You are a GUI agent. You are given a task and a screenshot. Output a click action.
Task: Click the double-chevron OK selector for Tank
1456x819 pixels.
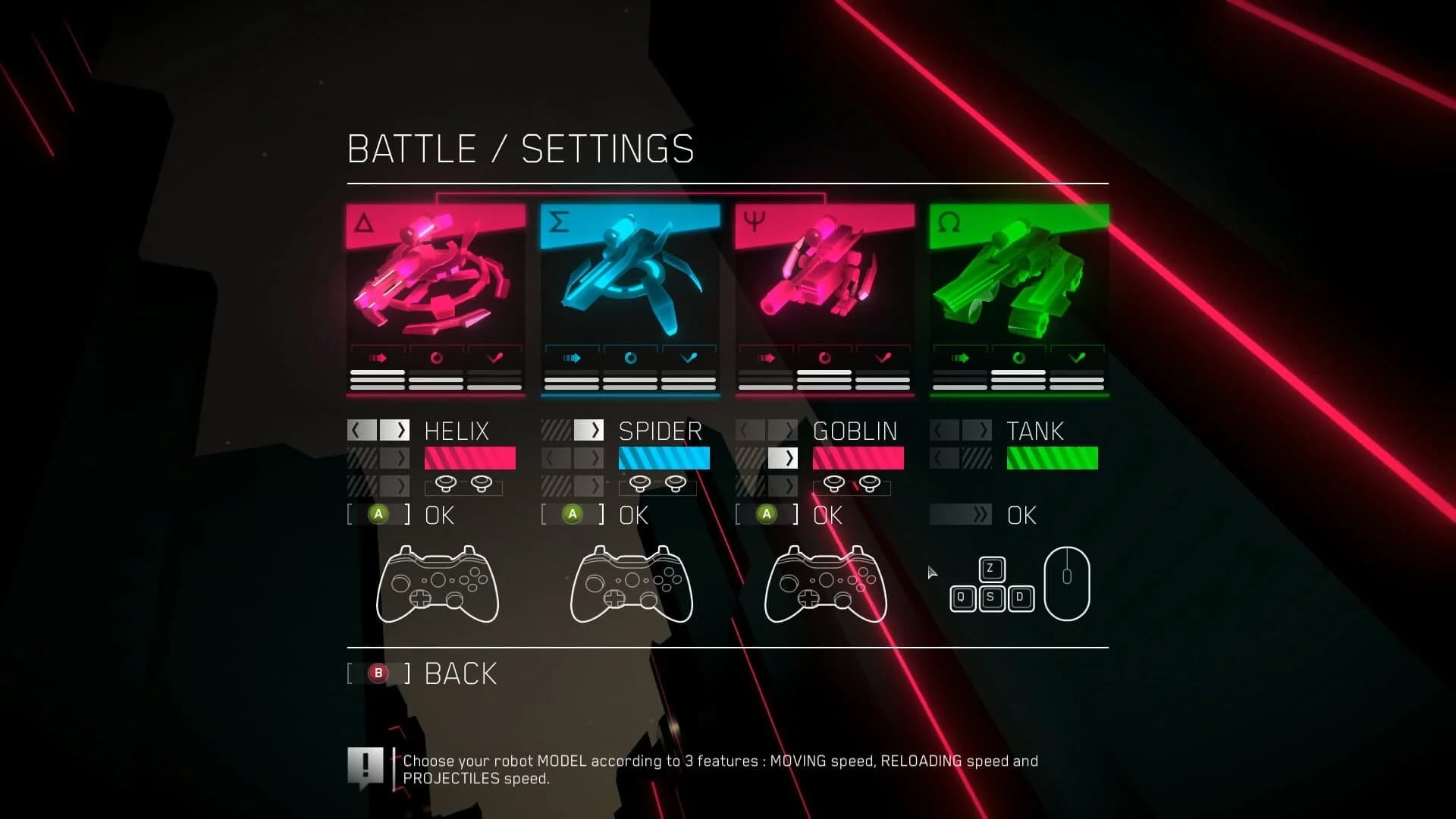click(x=961, y=514)
